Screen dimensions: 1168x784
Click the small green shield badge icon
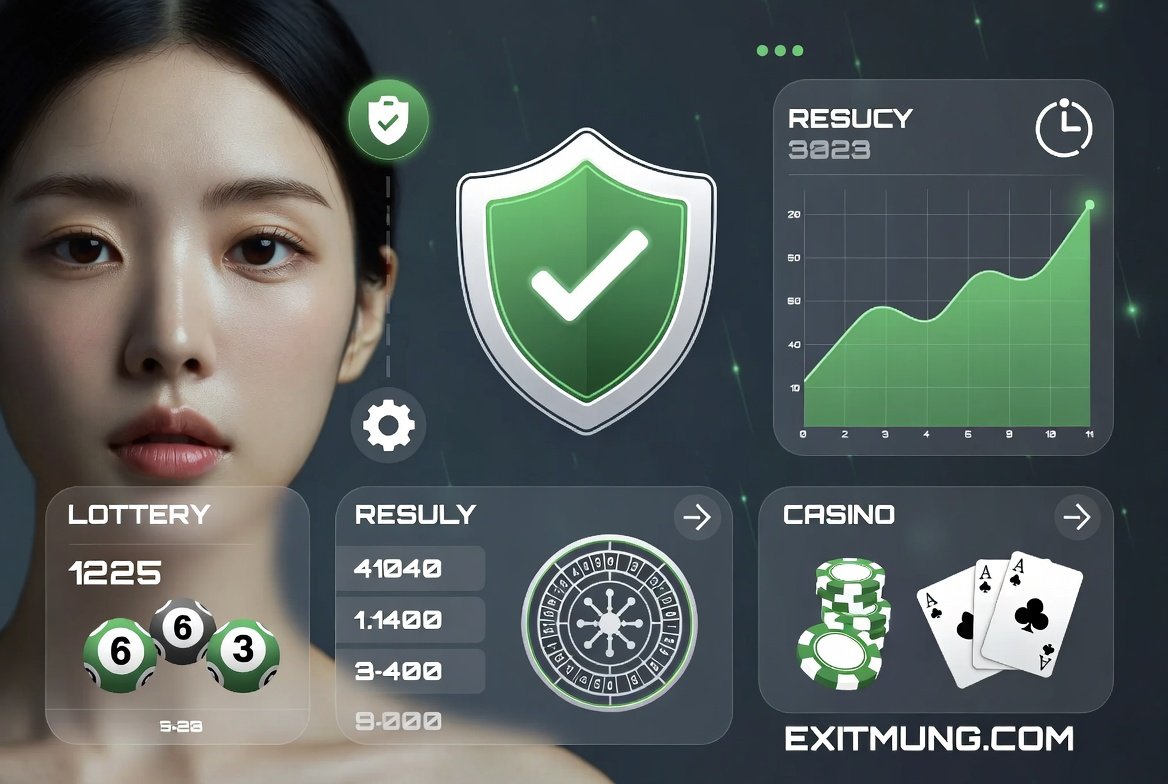coord(388,122)
